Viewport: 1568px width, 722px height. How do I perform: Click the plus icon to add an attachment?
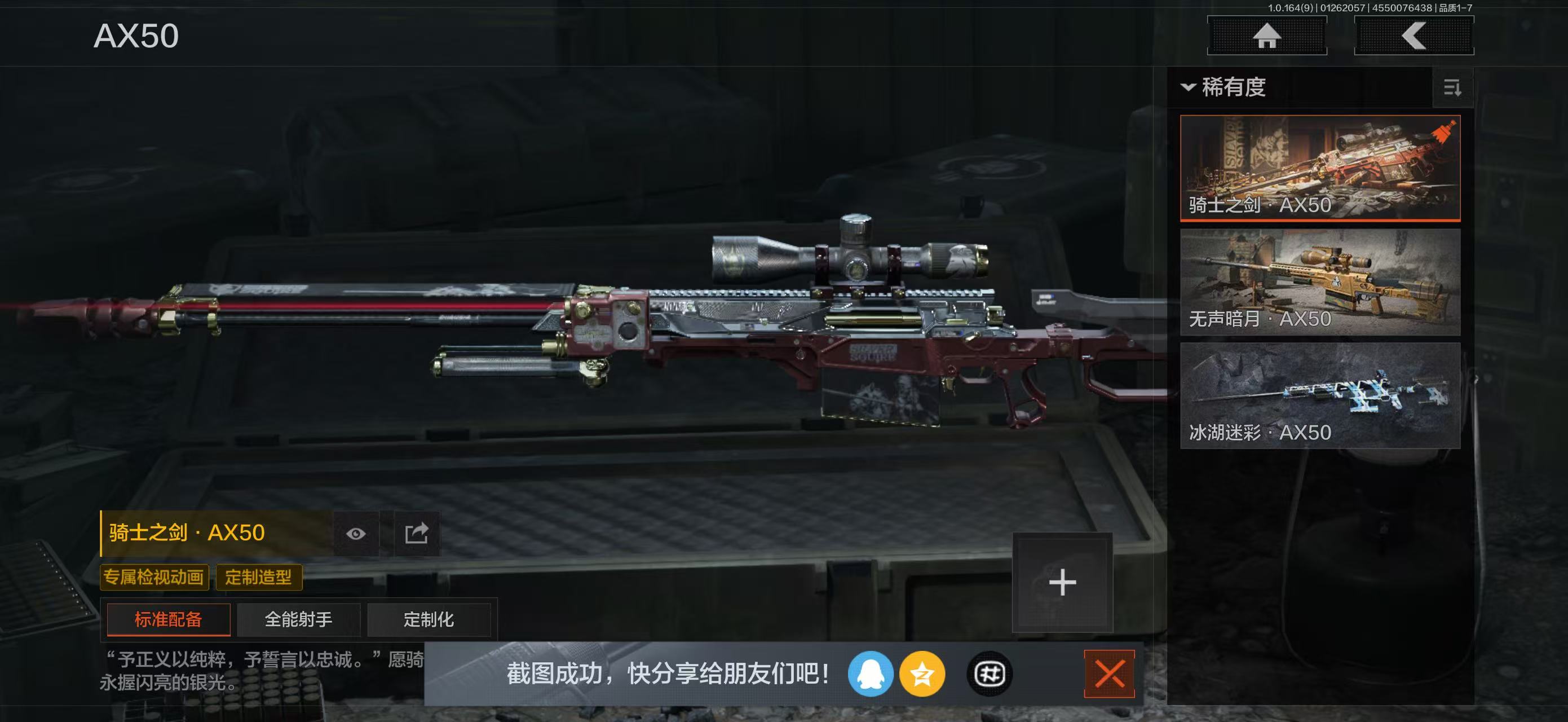click(x=1063, y=582)
